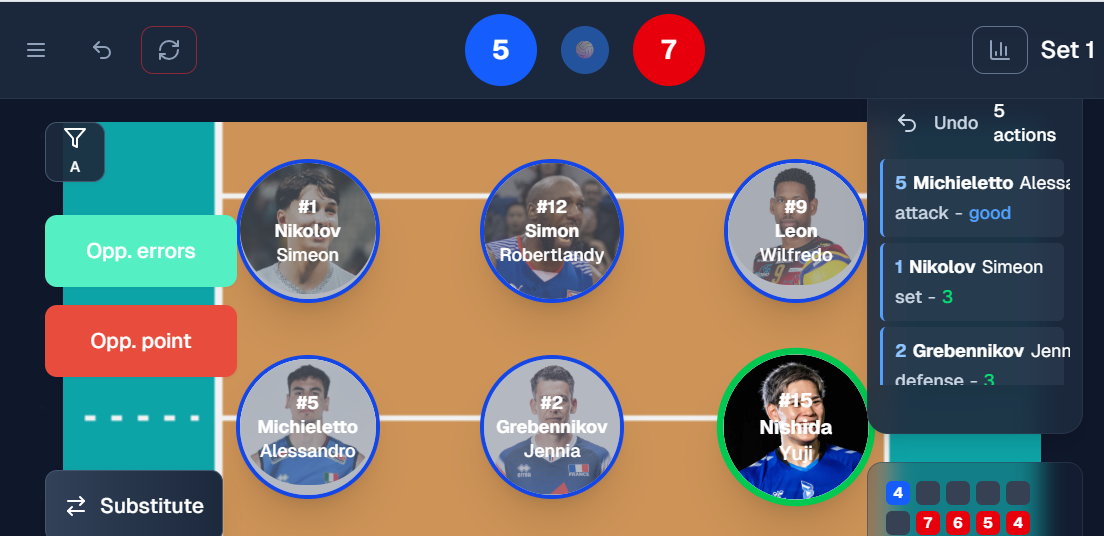Screen dimensions: 1104x536
Task: Select player #2 Grebennikov Jennia
Action: tap(552, 427)
